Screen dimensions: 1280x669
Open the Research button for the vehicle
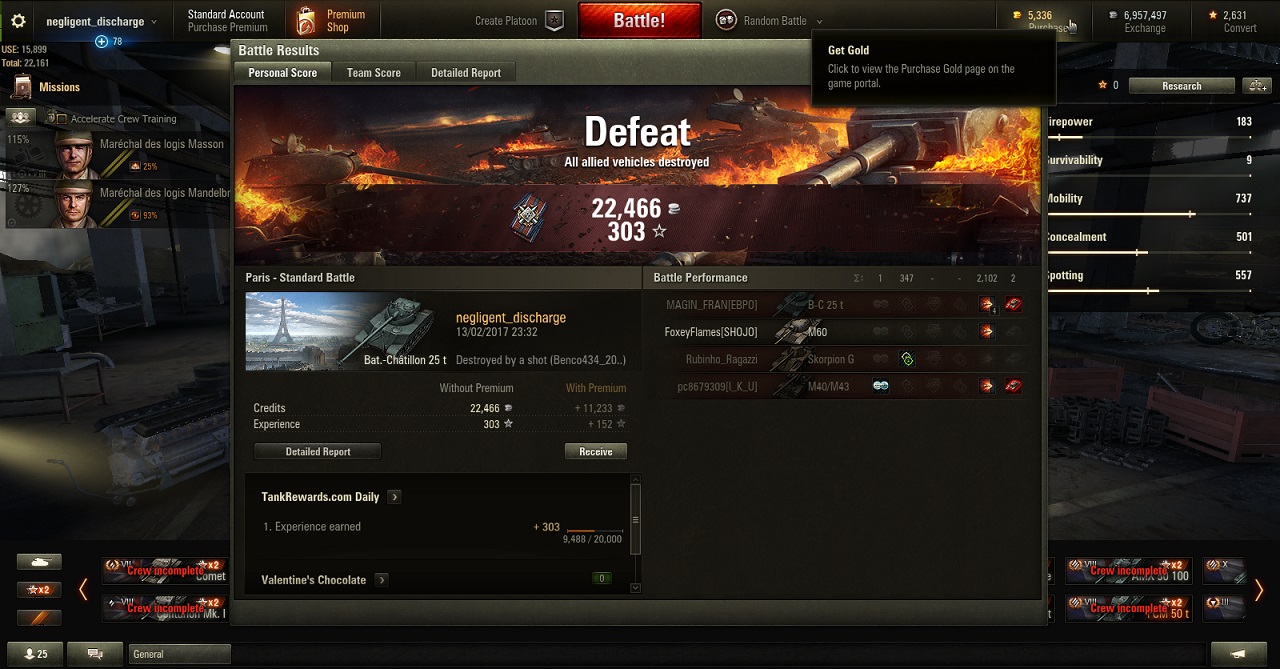[x=1181, y=86]
